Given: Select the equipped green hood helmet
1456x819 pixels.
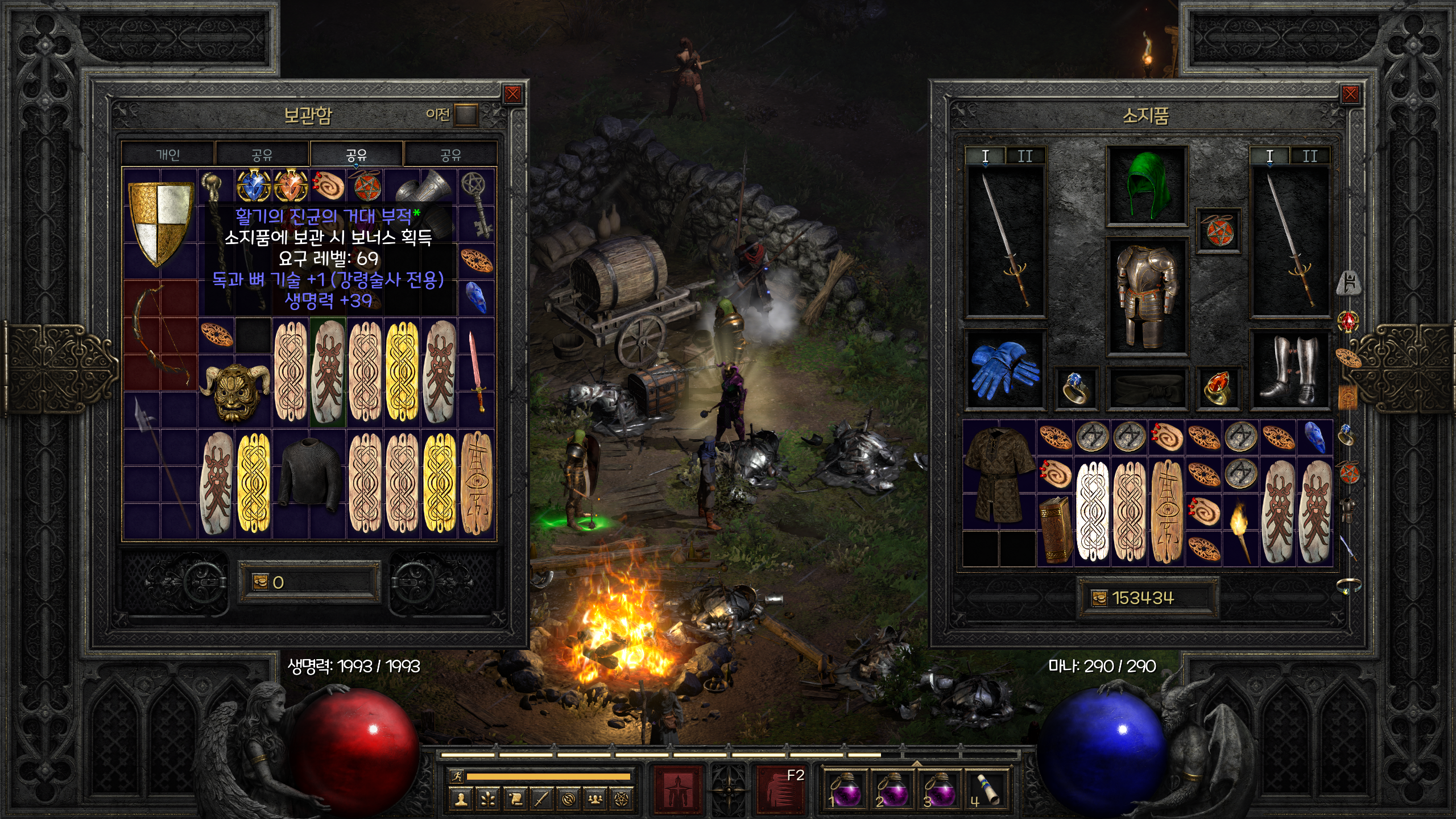Looking at the screenshot, I should [1146, 185].
